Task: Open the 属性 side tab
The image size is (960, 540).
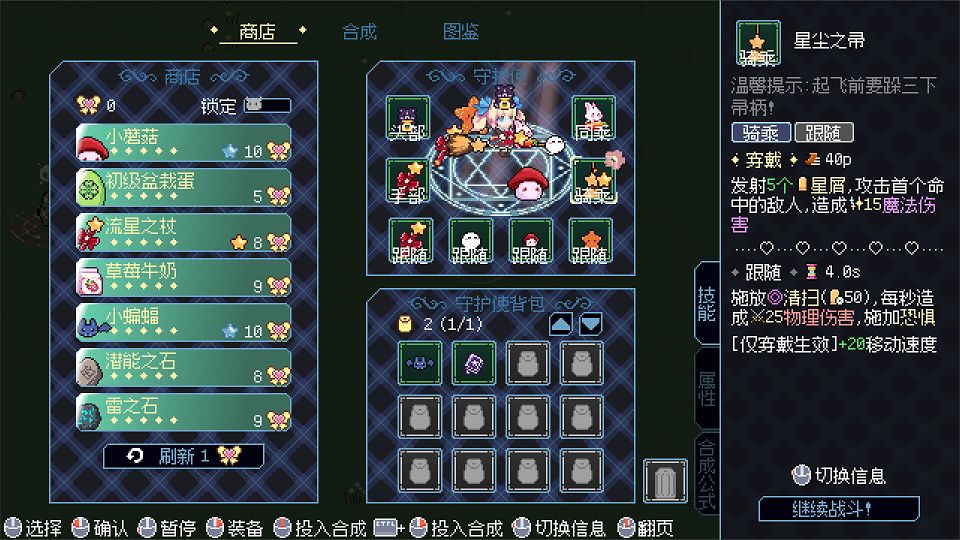Action: pyautogui.click(x=707, y=390)
